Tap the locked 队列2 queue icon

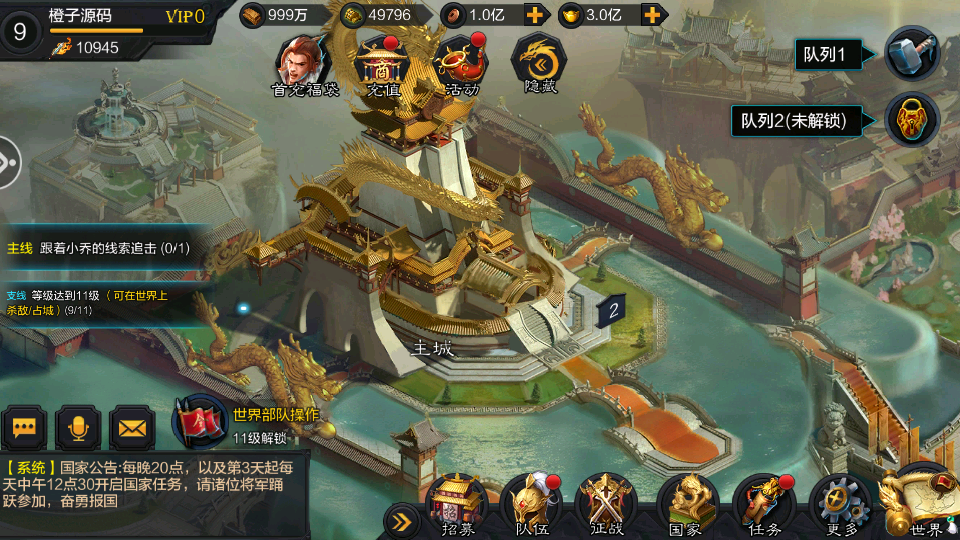(x=911, y=120)
